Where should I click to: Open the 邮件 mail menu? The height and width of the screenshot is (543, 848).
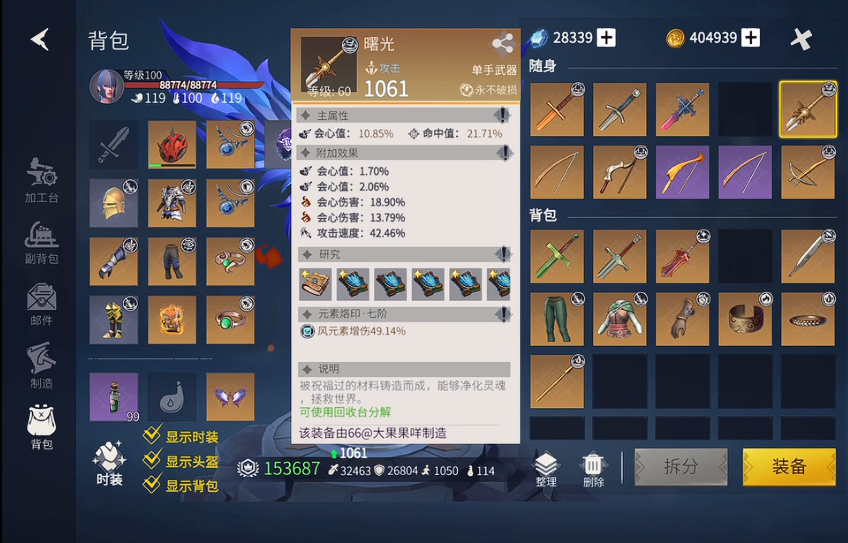tap(42, 304)
